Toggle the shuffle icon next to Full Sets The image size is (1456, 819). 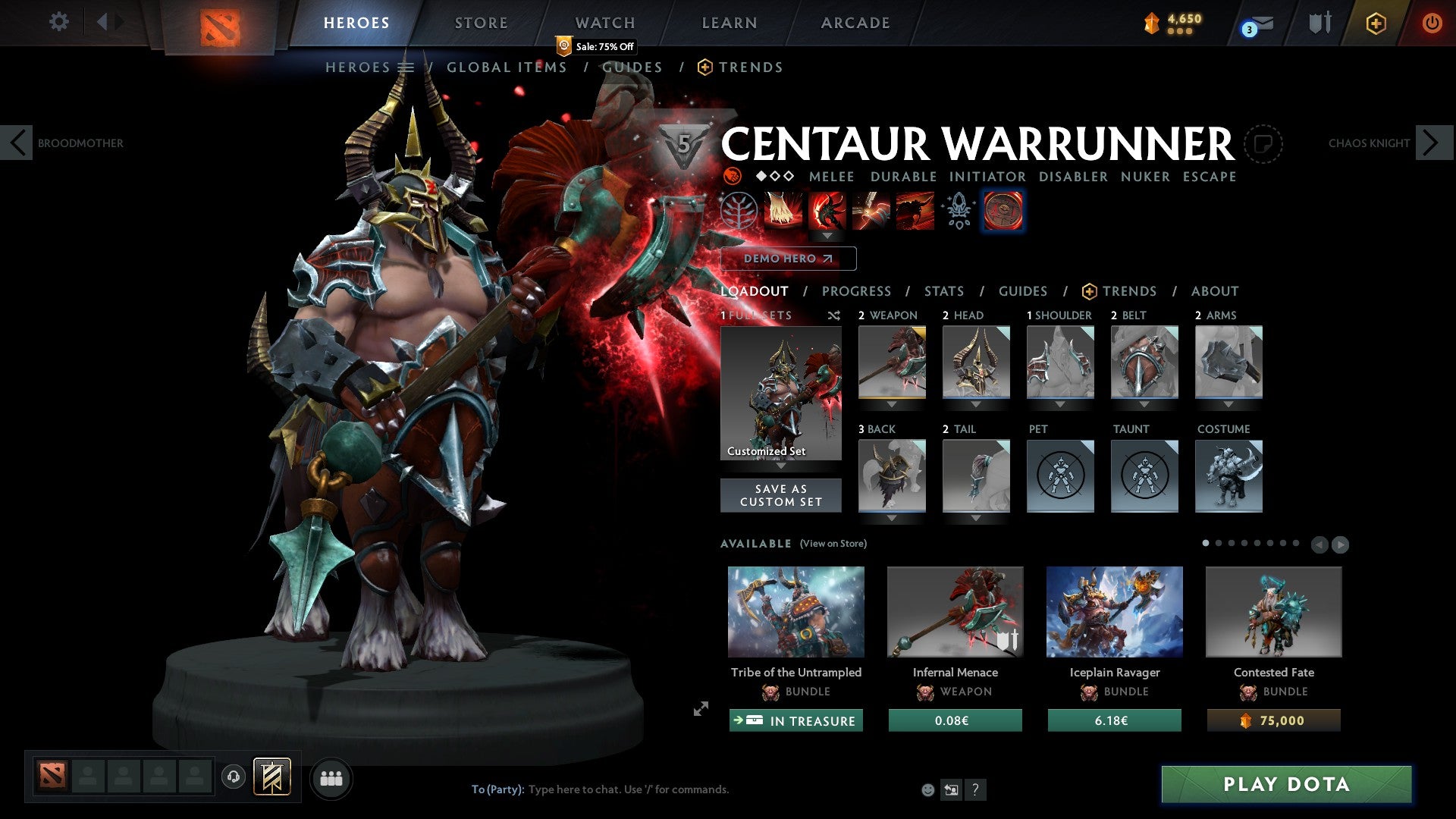pyautogui.click(x=834, y=316)
